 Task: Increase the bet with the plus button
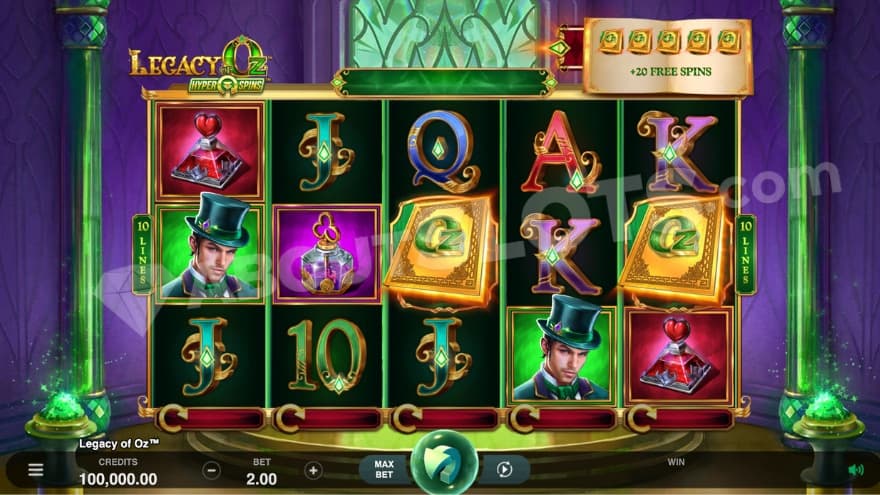(x=313, y=469)
